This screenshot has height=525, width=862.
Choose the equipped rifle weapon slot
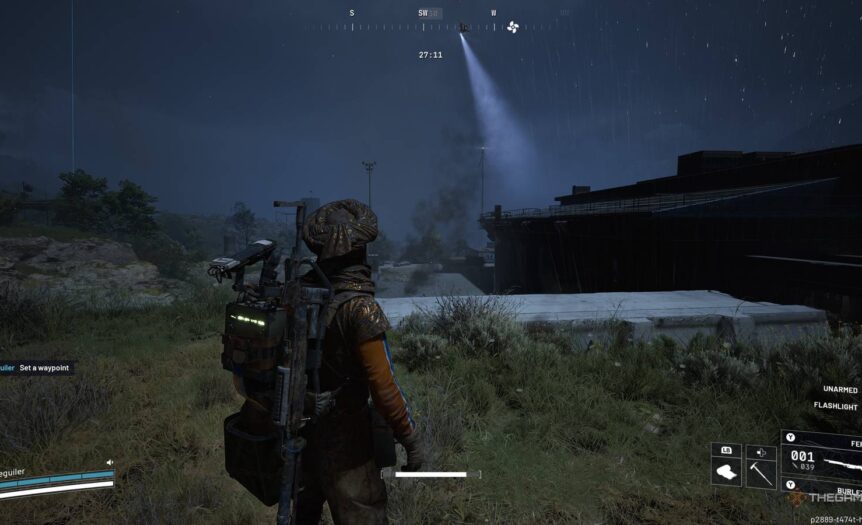tap(822, 460)
